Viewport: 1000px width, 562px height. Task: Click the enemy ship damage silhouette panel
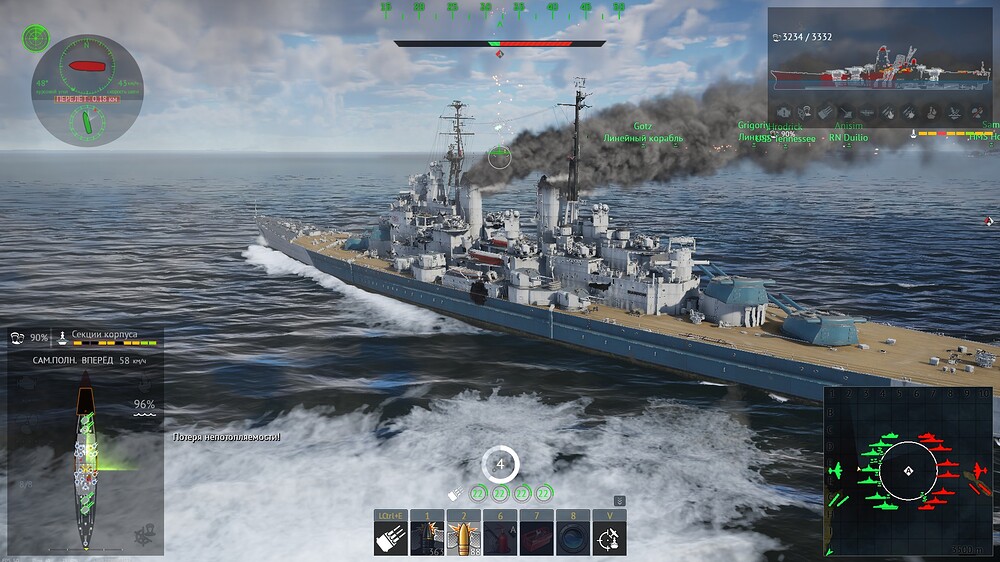(882, 68)
